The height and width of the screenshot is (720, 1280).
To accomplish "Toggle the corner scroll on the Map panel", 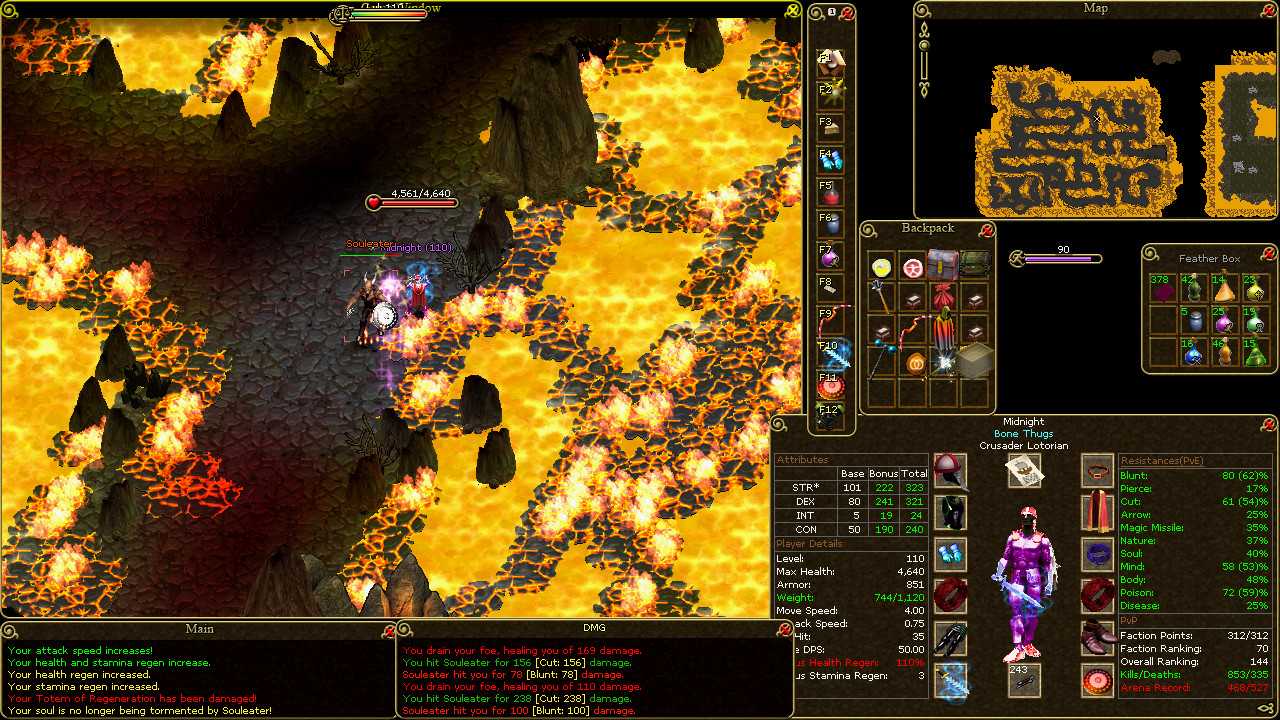I will (921, 9).
